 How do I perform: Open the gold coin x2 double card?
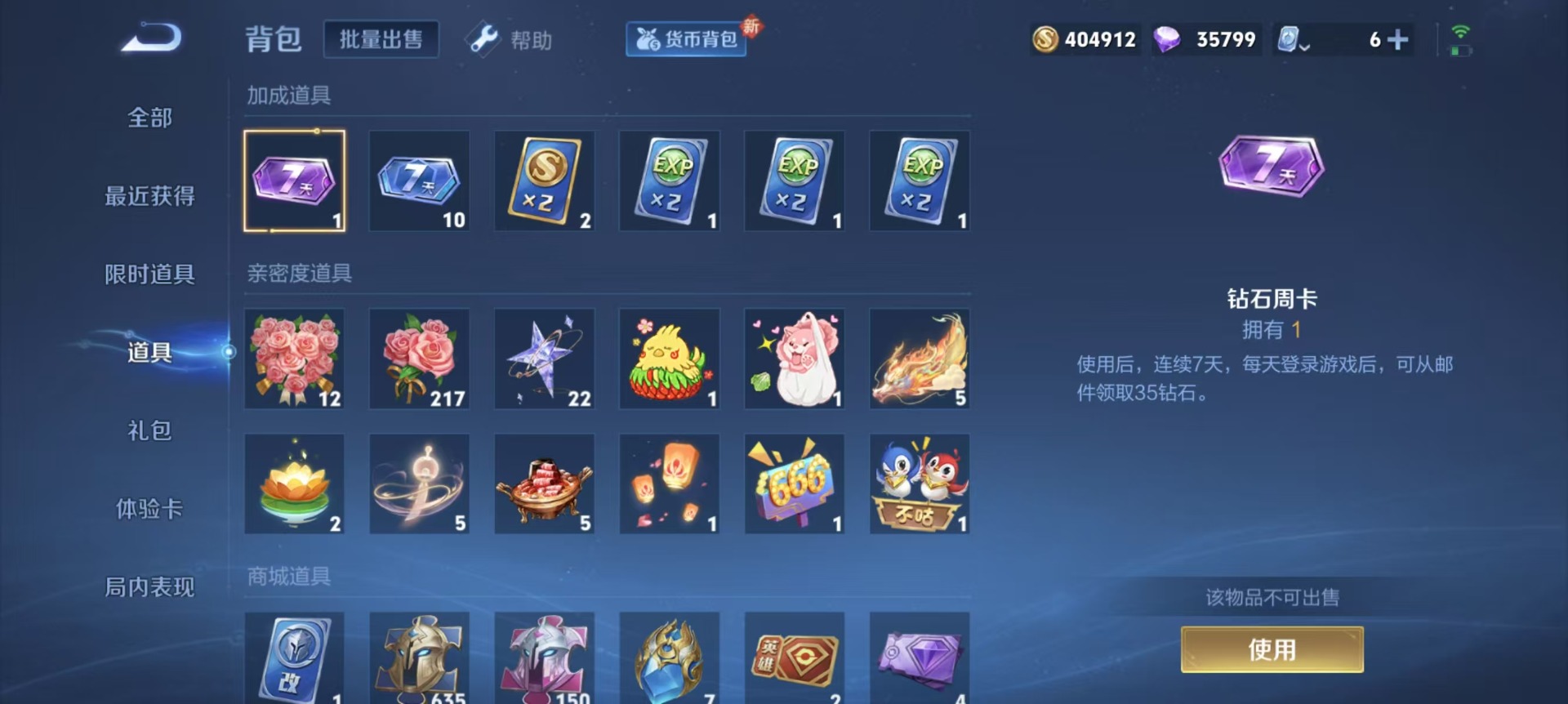point(544,181)
